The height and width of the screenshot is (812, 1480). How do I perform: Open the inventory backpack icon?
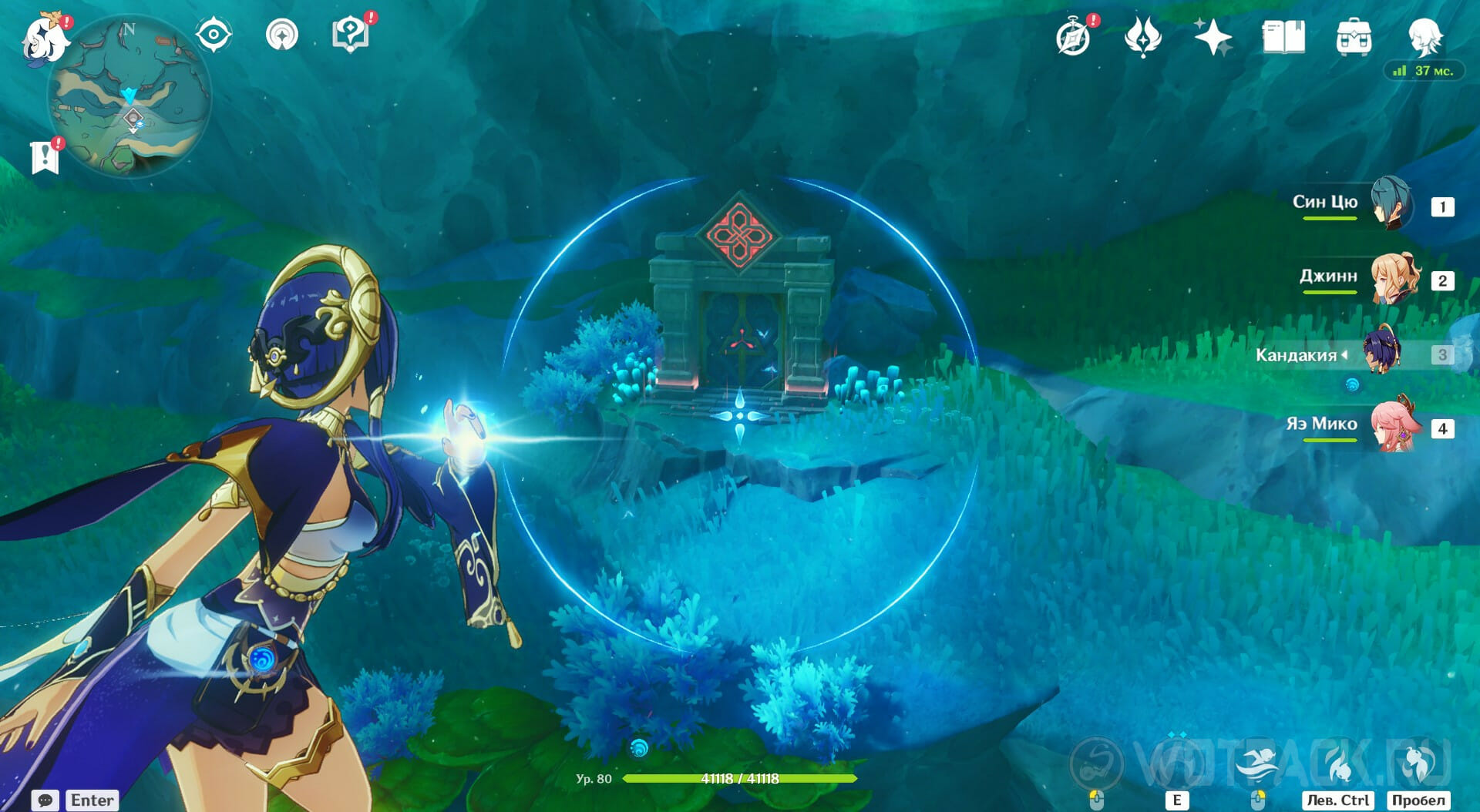pos(1354,37)
